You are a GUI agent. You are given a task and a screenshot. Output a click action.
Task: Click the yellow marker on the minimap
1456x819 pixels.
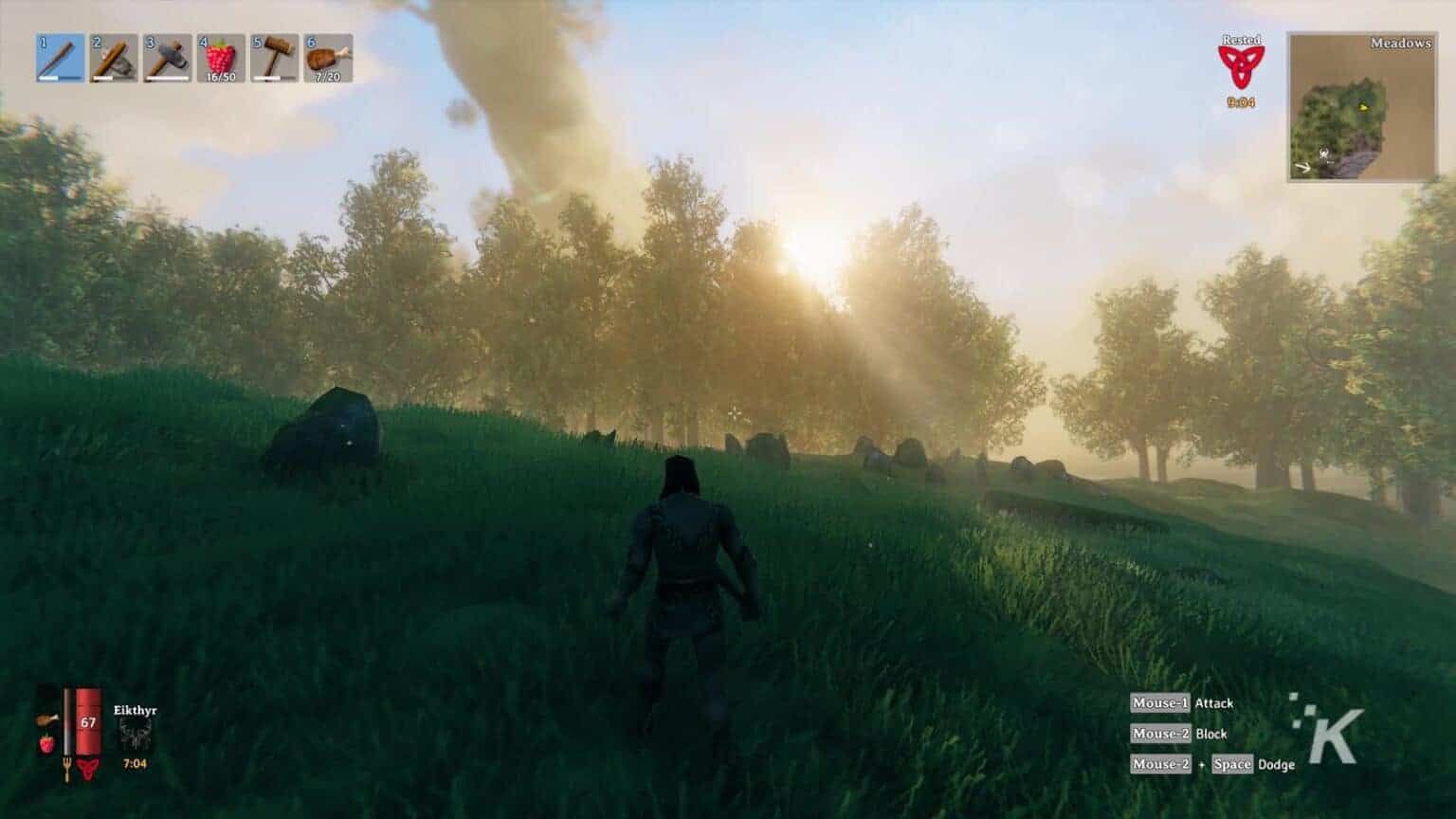[1364, 108]
